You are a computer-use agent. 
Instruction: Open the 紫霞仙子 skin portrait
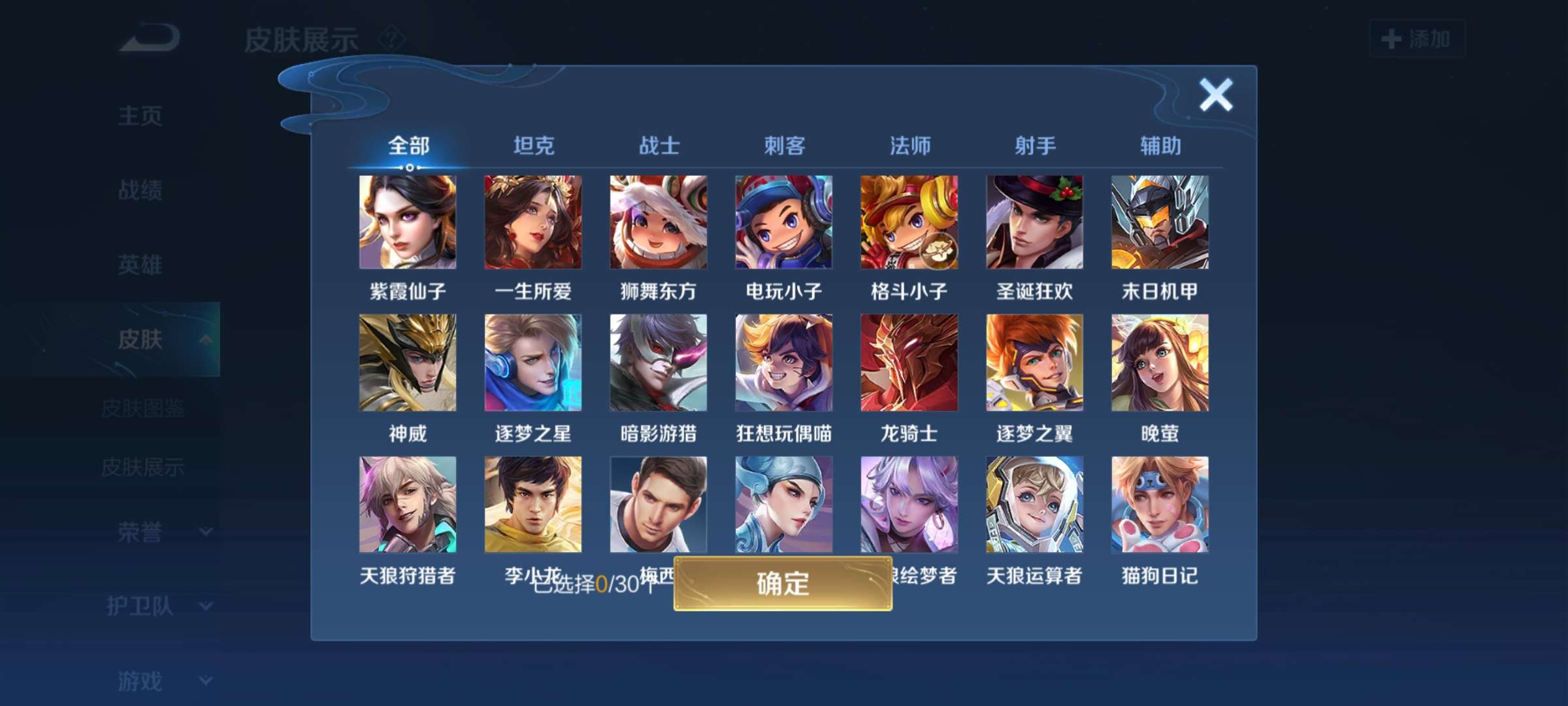click(407, 221)
